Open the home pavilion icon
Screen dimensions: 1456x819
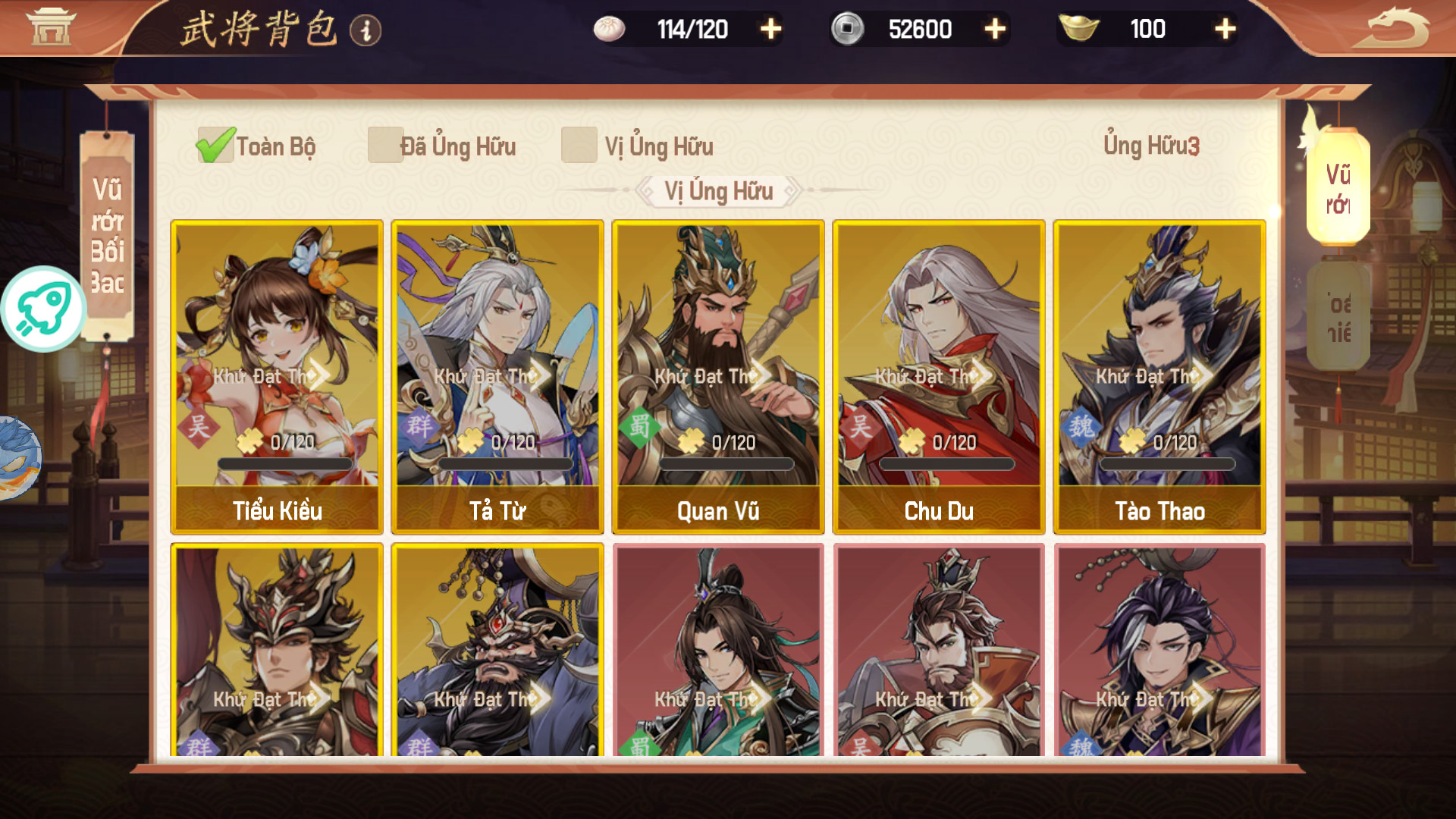click(52, 27)
